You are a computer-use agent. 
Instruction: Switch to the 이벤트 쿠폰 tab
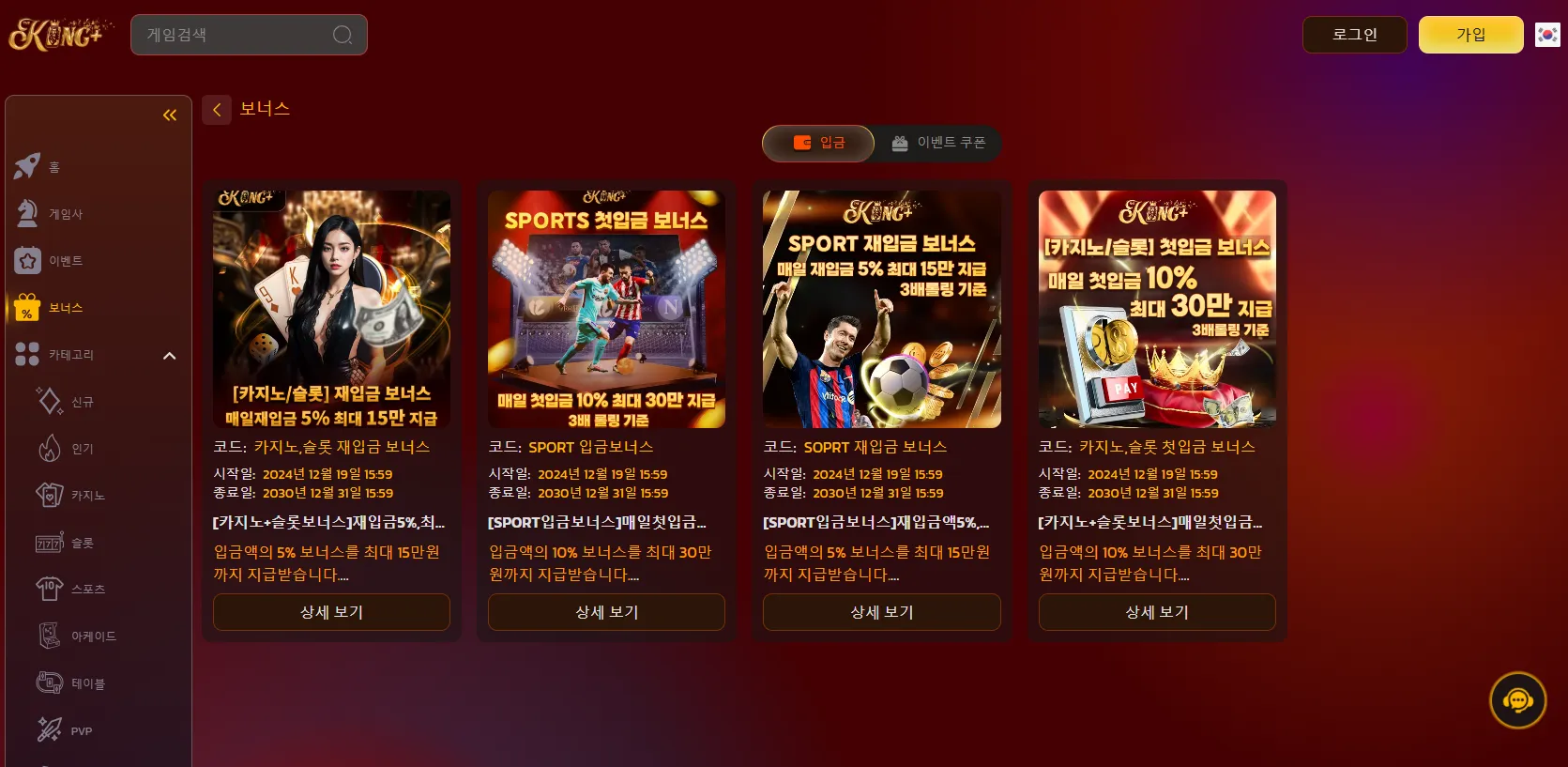[937, 143]
